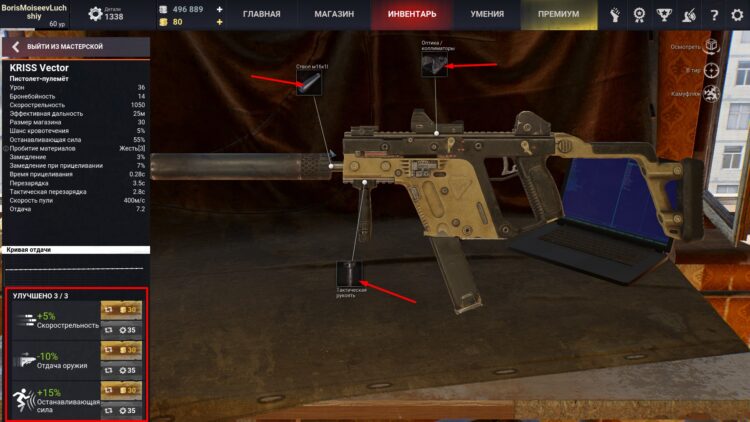The width and height of the screenshot is (750, 422).
Task: Go to the shooting range (В тир)
Action: (x=711, y=70)
